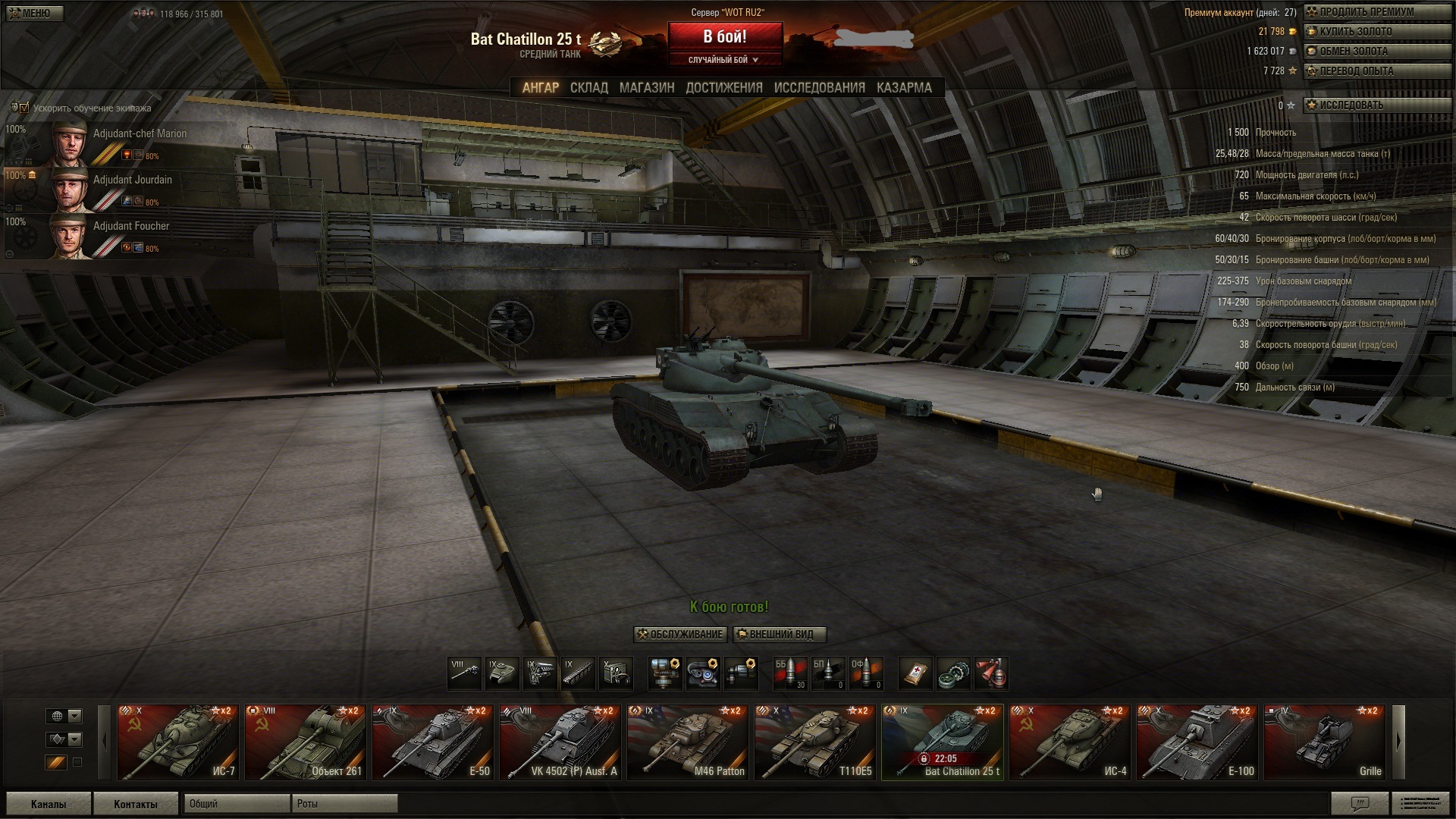Show the ДОСТИЖЕНИЯ tab
This screenshot has height=819, width=1456.
(723, 88)
